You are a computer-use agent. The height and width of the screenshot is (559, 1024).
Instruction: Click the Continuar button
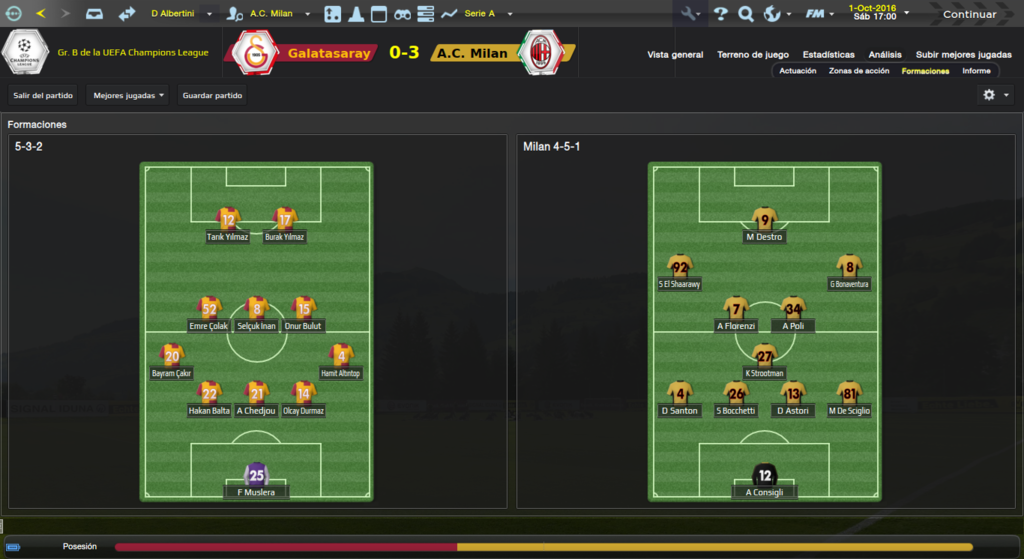point(968,14)
